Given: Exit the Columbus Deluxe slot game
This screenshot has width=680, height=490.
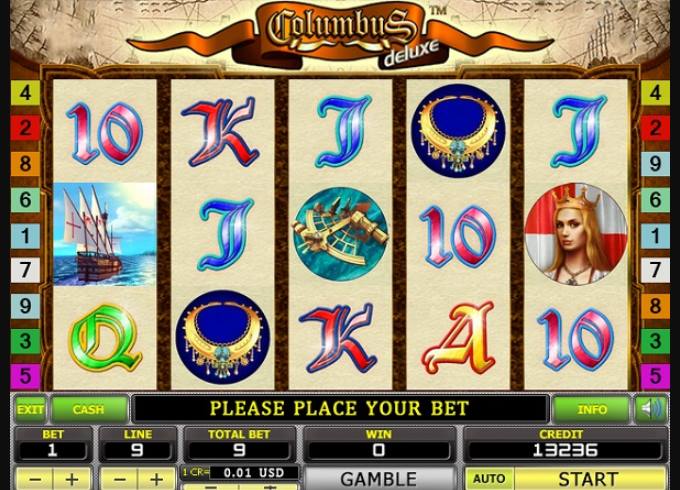Looking at the screenshot, I should point(30,409).
